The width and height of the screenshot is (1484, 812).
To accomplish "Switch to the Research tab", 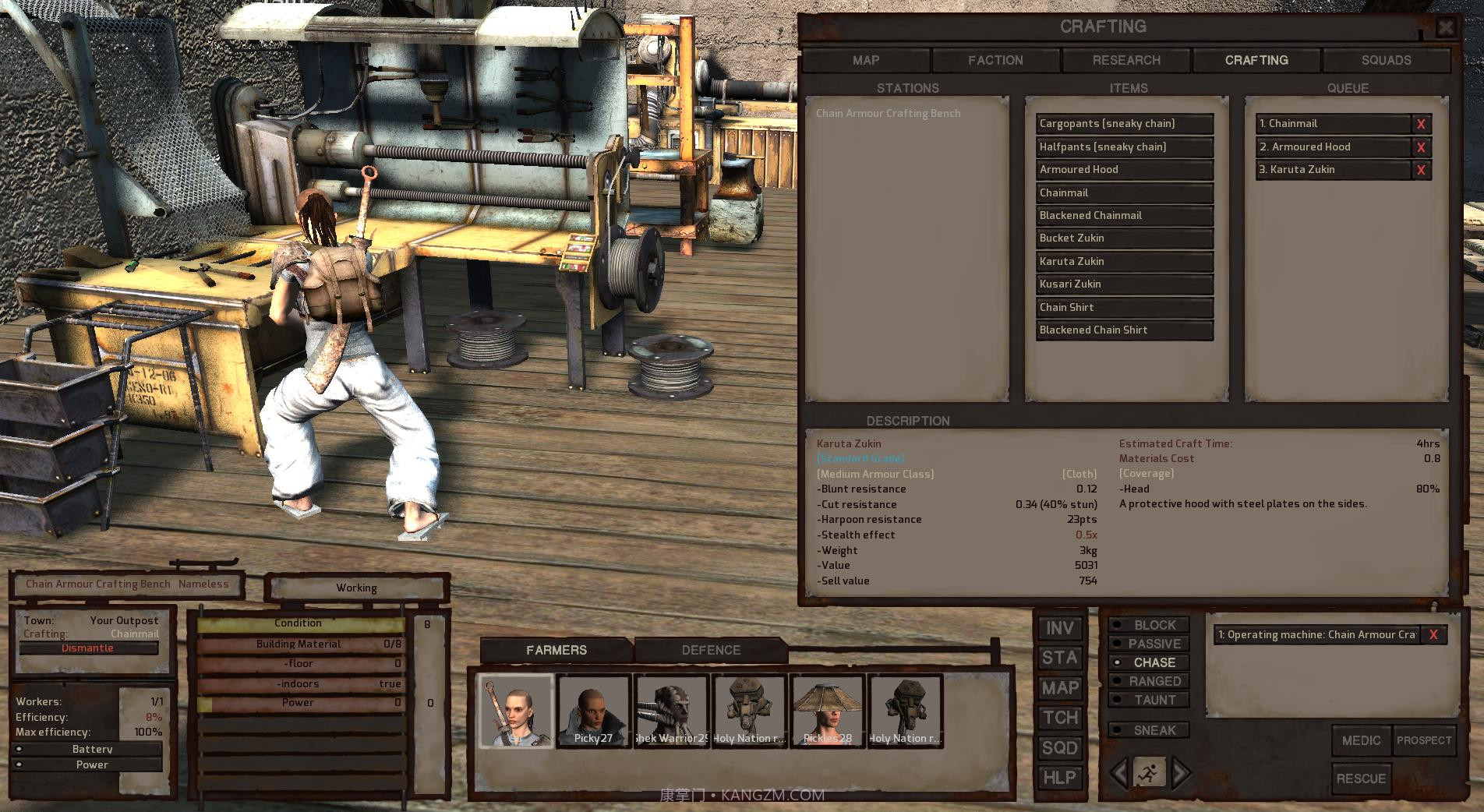I will (1126, 60).
